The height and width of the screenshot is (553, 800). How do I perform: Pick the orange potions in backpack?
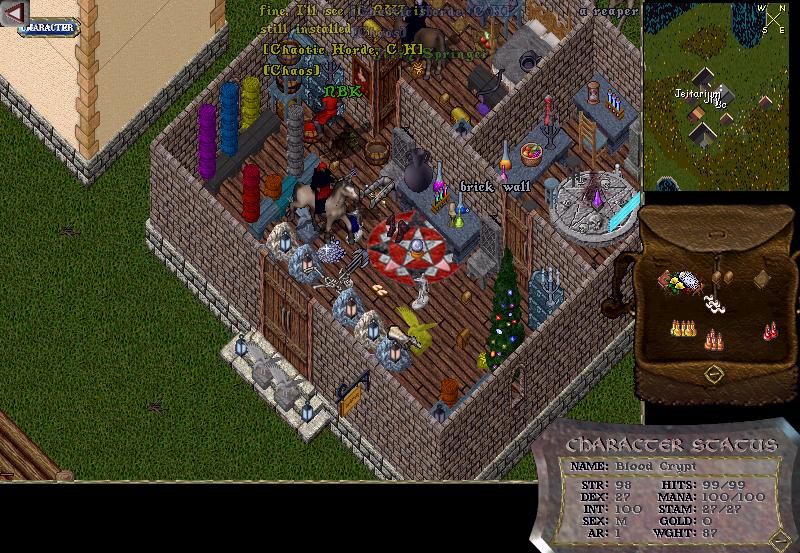coord(713,339)
